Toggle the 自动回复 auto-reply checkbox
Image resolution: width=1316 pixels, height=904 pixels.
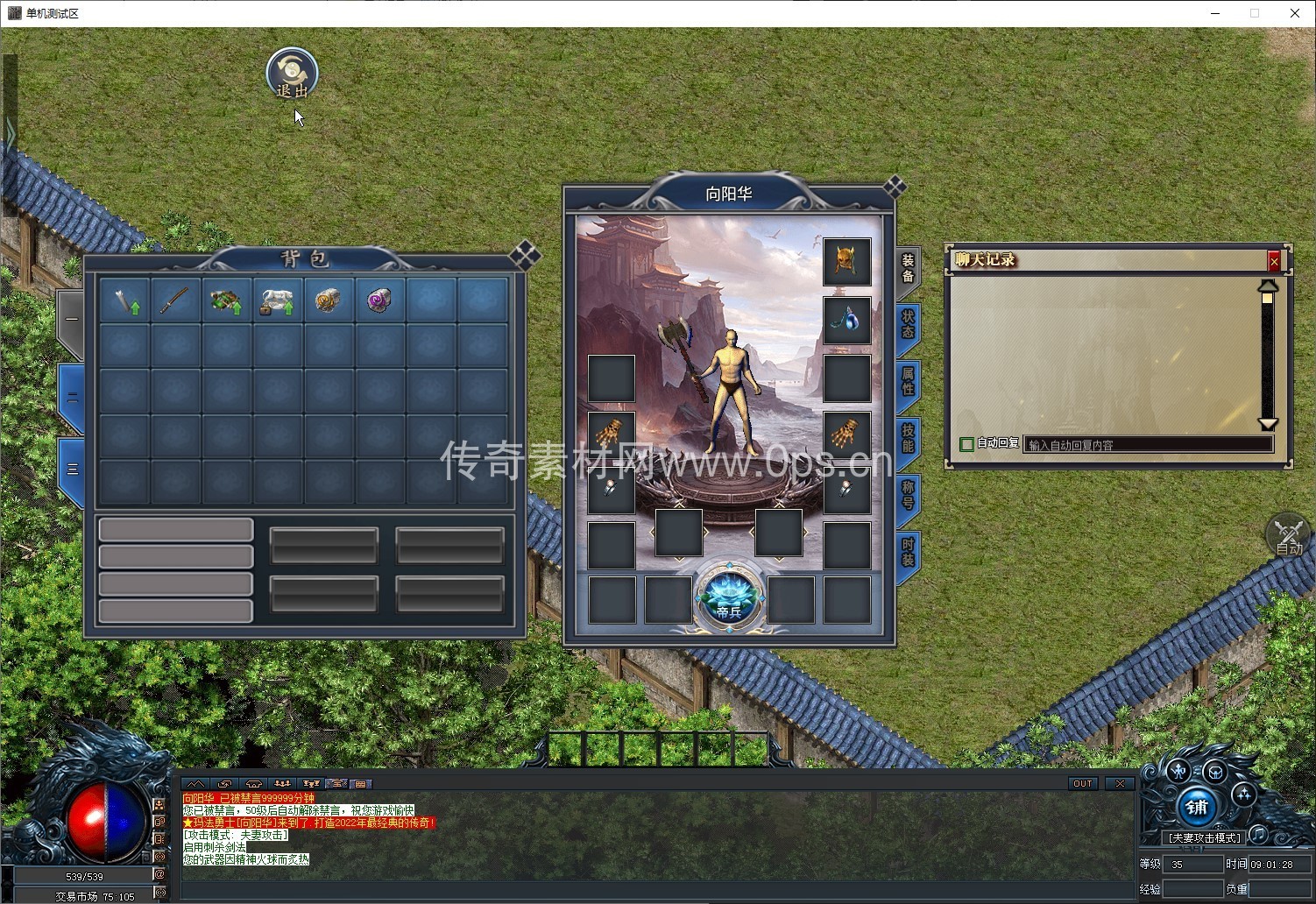[x=966, y=444]
